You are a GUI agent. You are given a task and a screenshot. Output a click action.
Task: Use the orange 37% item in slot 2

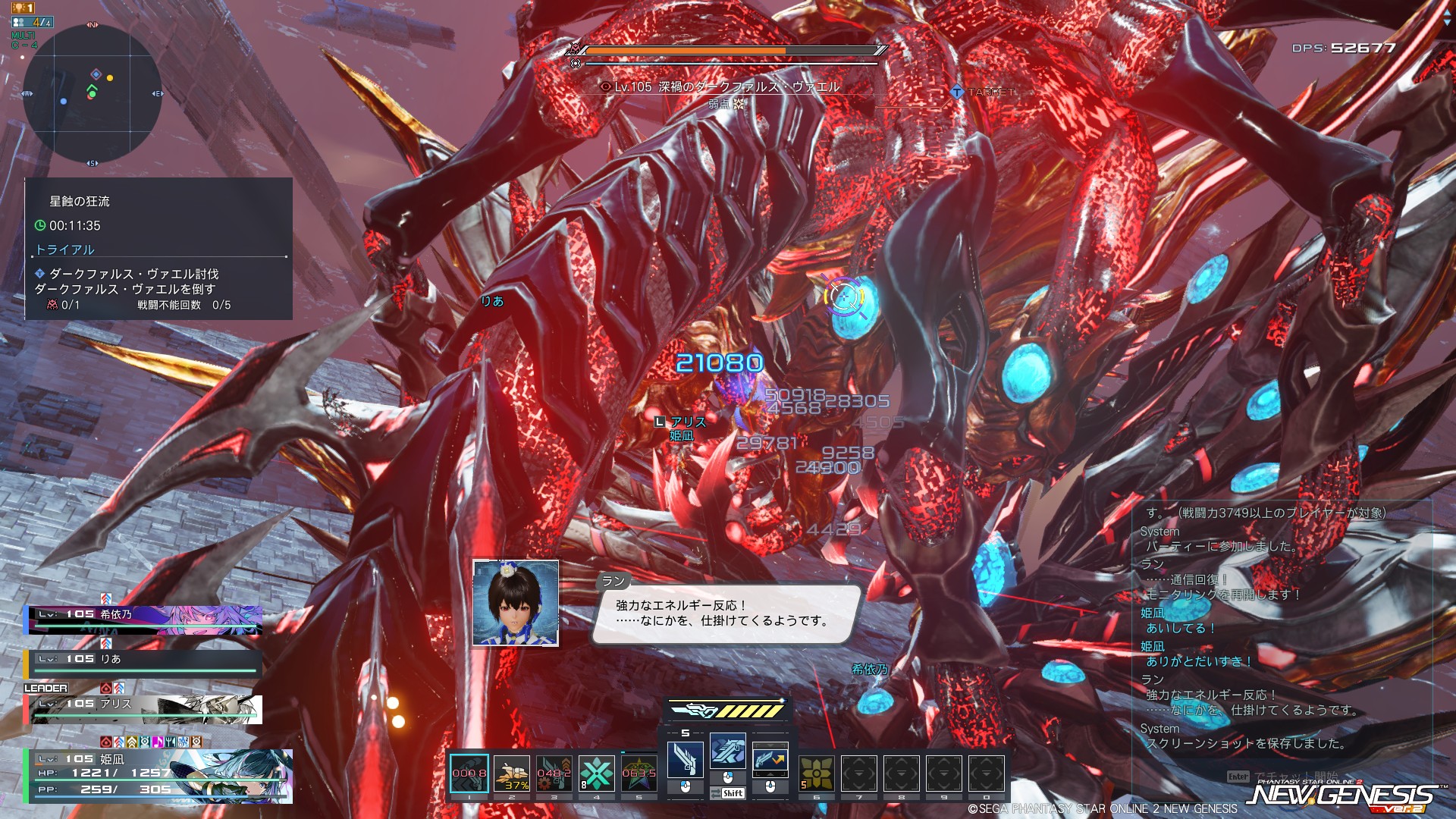(x=512, y=773)
